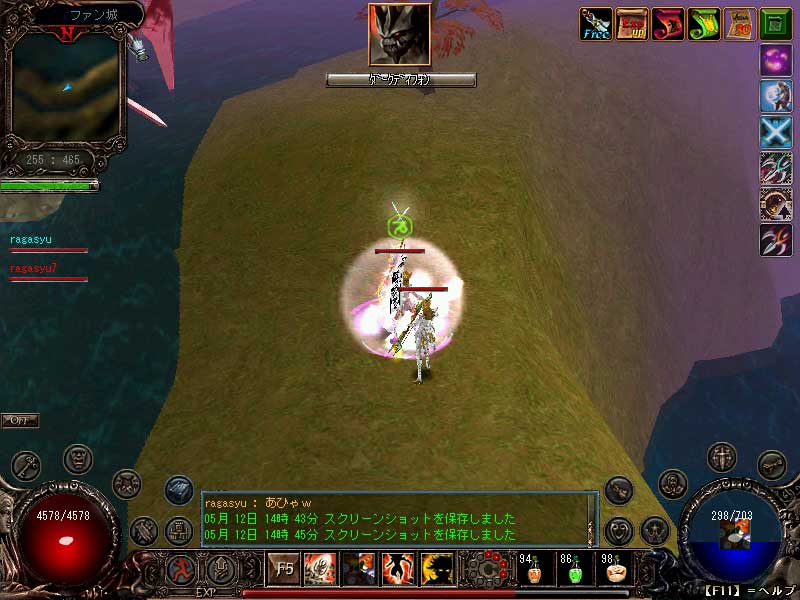Screen dimensions: 800x600
Task: Click the red running figure button
Action: [182, 570]
